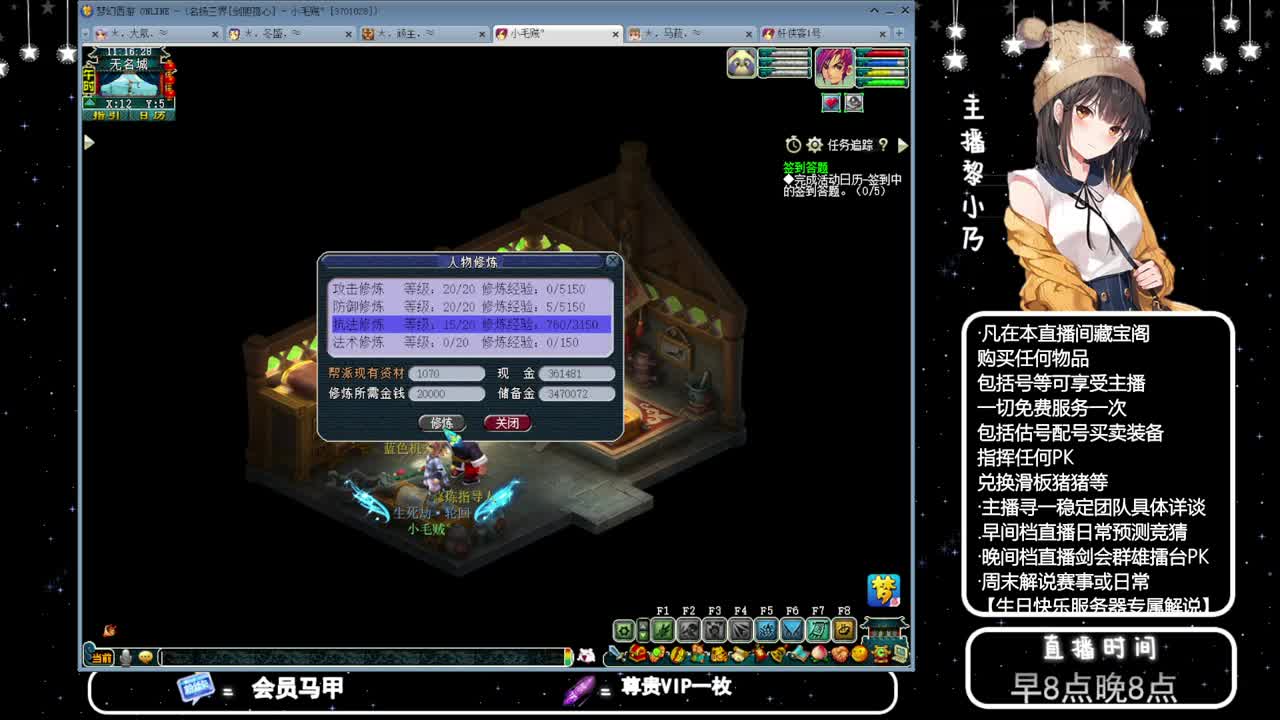This screenshot has height=720, width=1280.
Task: Collapse the 任务追踪 task tracker
Action: tap(903, 143)
